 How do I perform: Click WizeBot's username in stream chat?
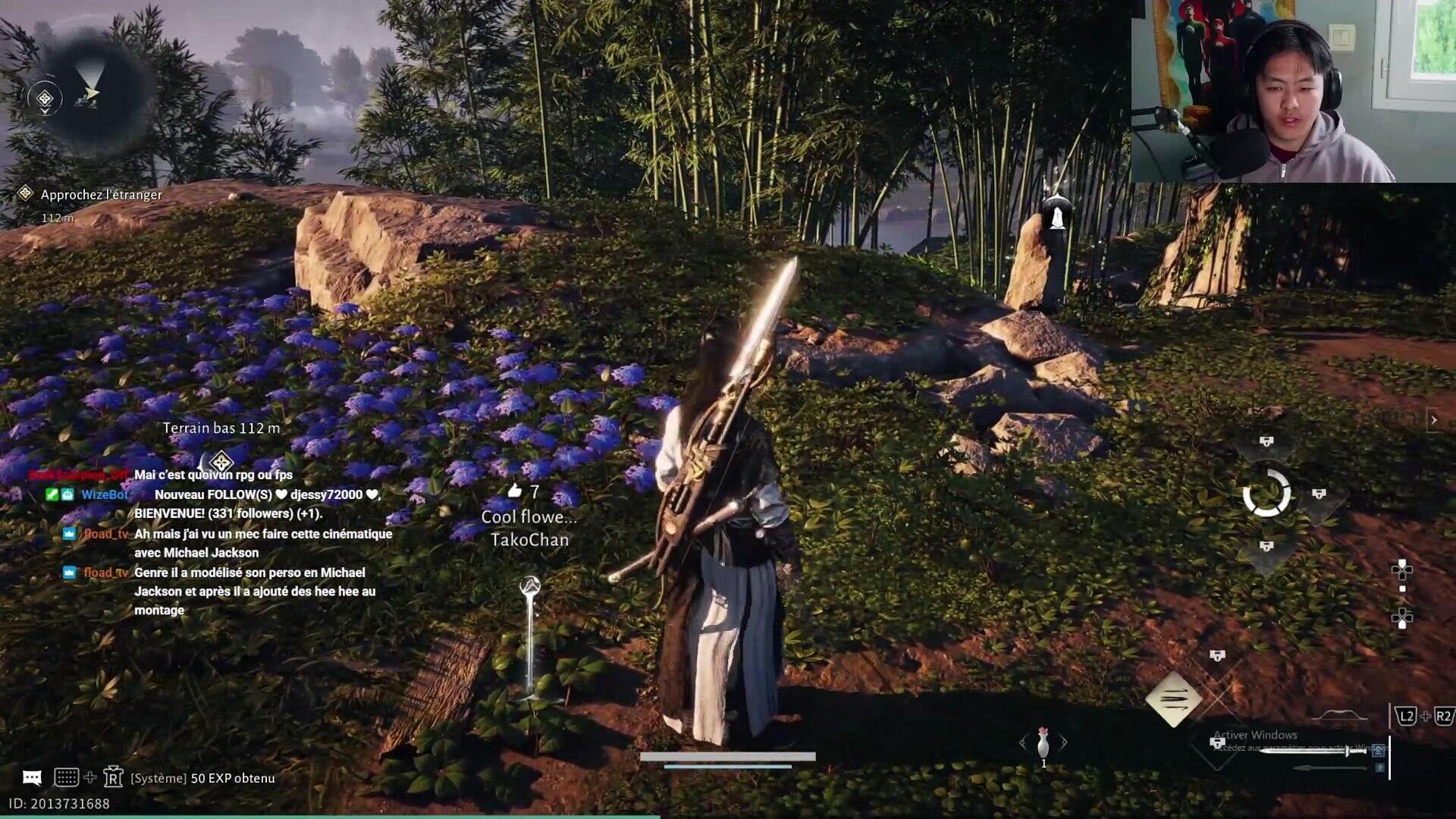[x=105, y=494]
